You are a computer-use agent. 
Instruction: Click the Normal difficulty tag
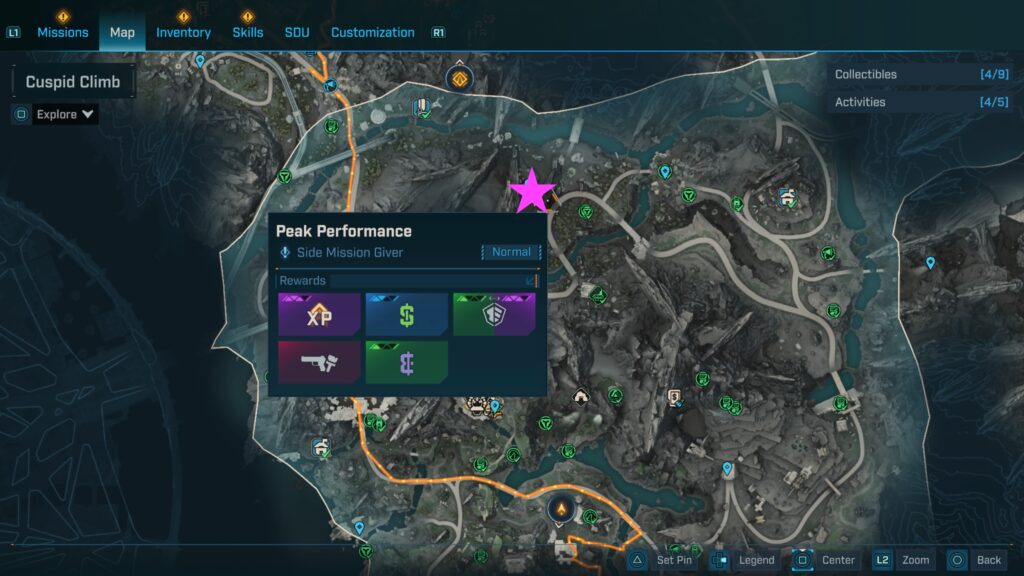click(511, 252)
